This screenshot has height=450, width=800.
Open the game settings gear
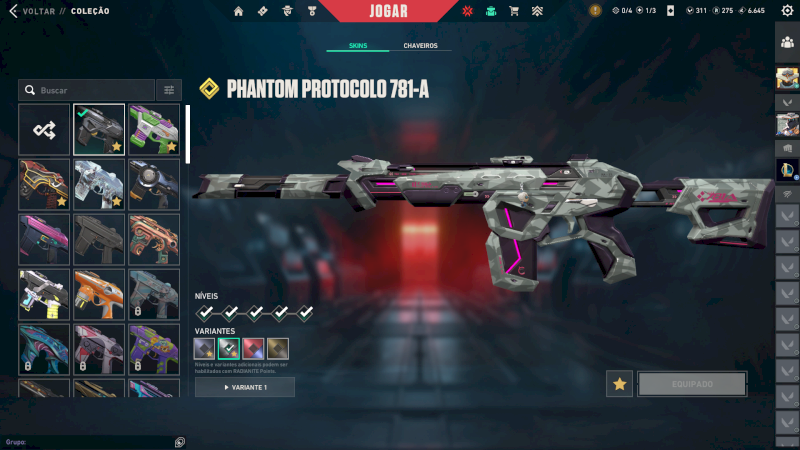[787, 11]
